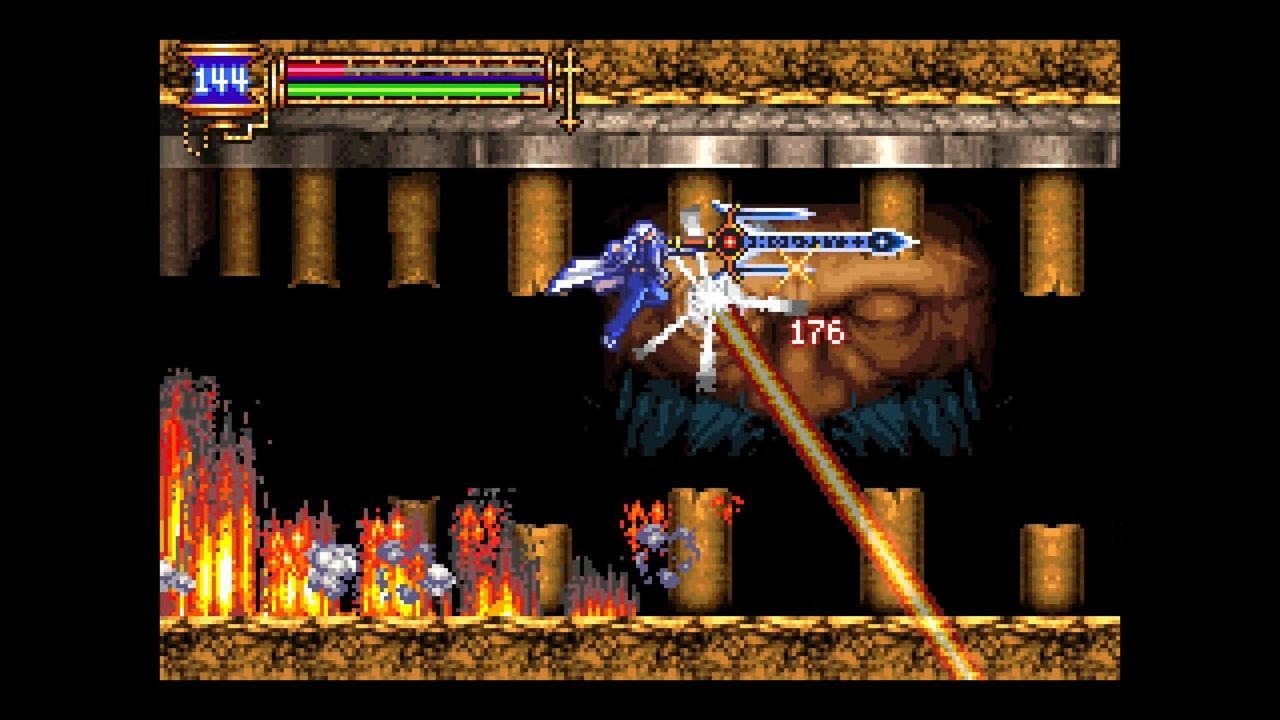Select the purple MP bar in the HUD
Image resolution: width=1280 pixels, height=720 pixels.
click(420, 80)
